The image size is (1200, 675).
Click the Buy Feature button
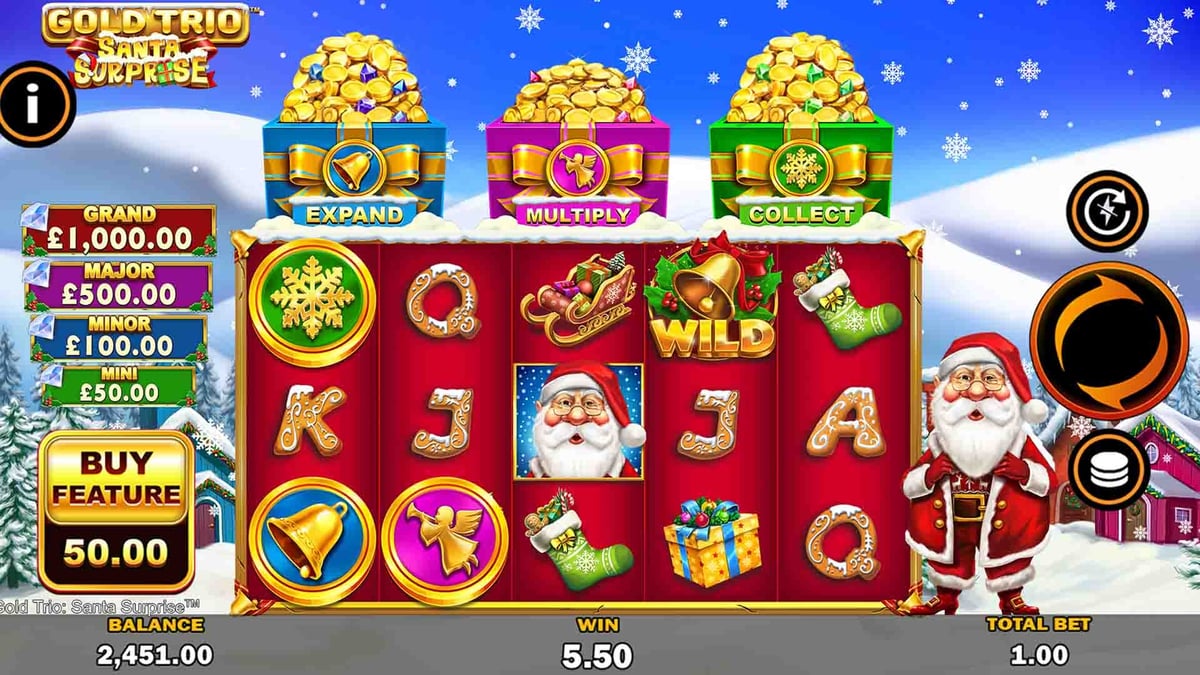point(116,510)
